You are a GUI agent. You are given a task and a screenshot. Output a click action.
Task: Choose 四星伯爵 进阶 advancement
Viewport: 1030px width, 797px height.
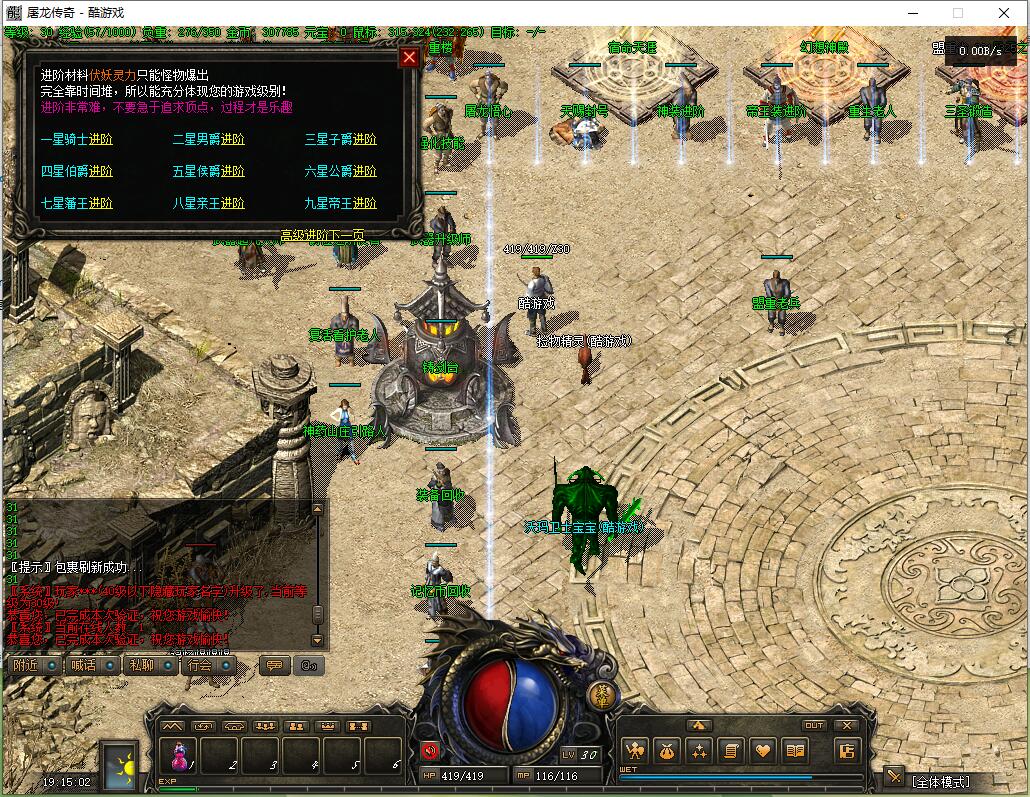coord(77,172)
